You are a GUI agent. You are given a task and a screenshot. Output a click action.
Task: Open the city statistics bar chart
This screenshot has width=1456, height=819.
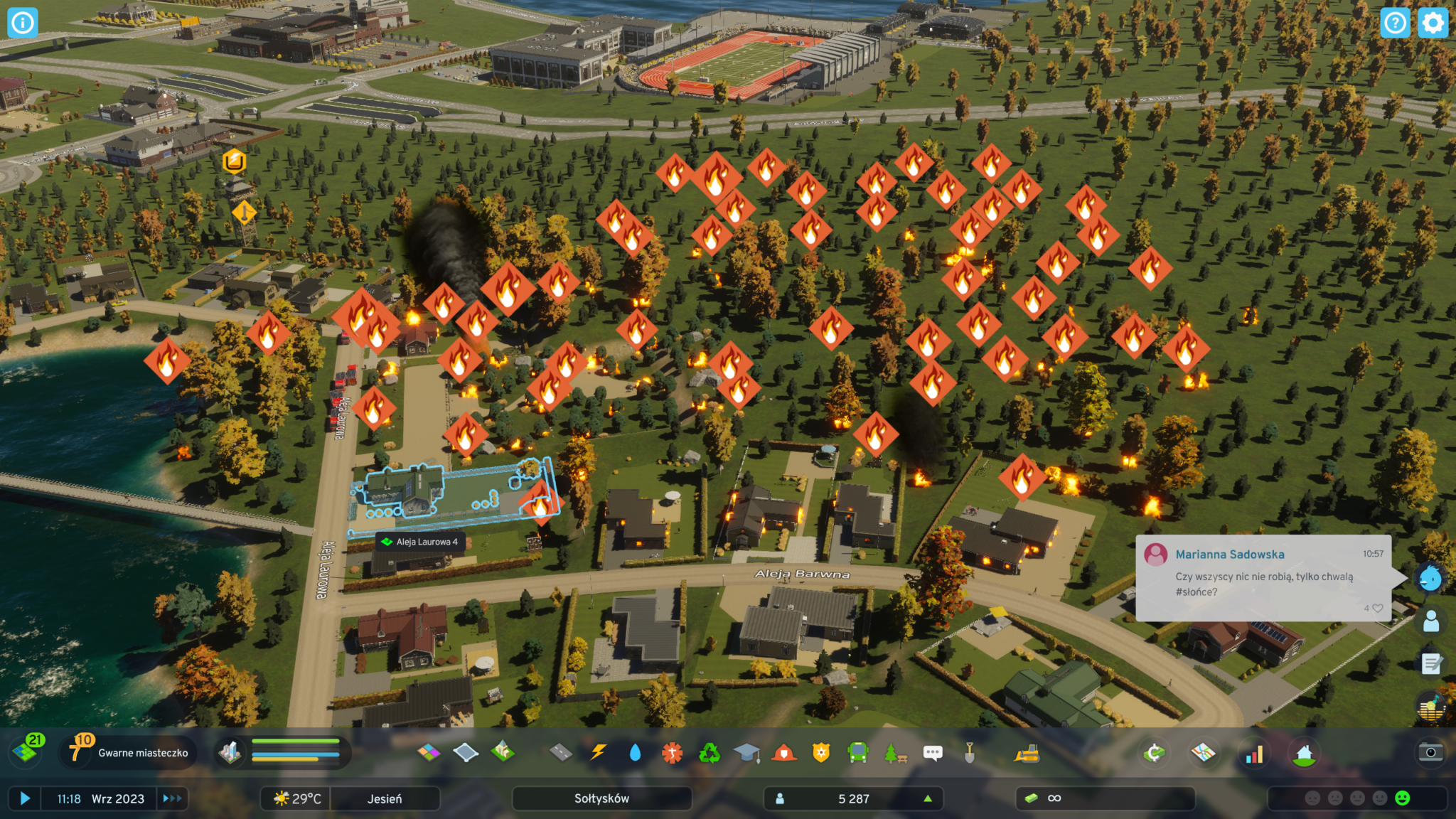click(x=1254, y=754)
